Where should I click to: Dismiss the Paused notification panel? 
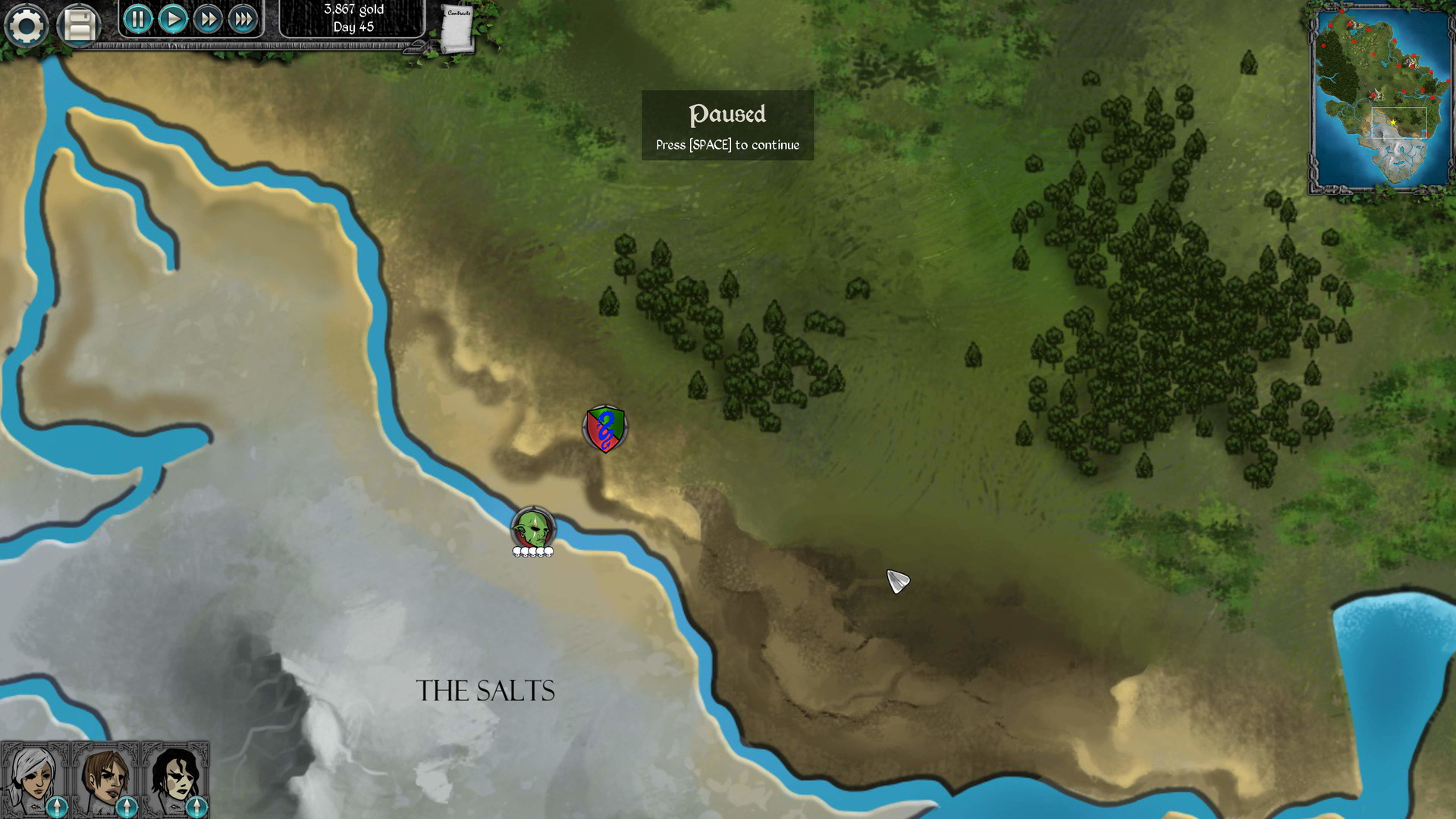click(x=726, y=125)
